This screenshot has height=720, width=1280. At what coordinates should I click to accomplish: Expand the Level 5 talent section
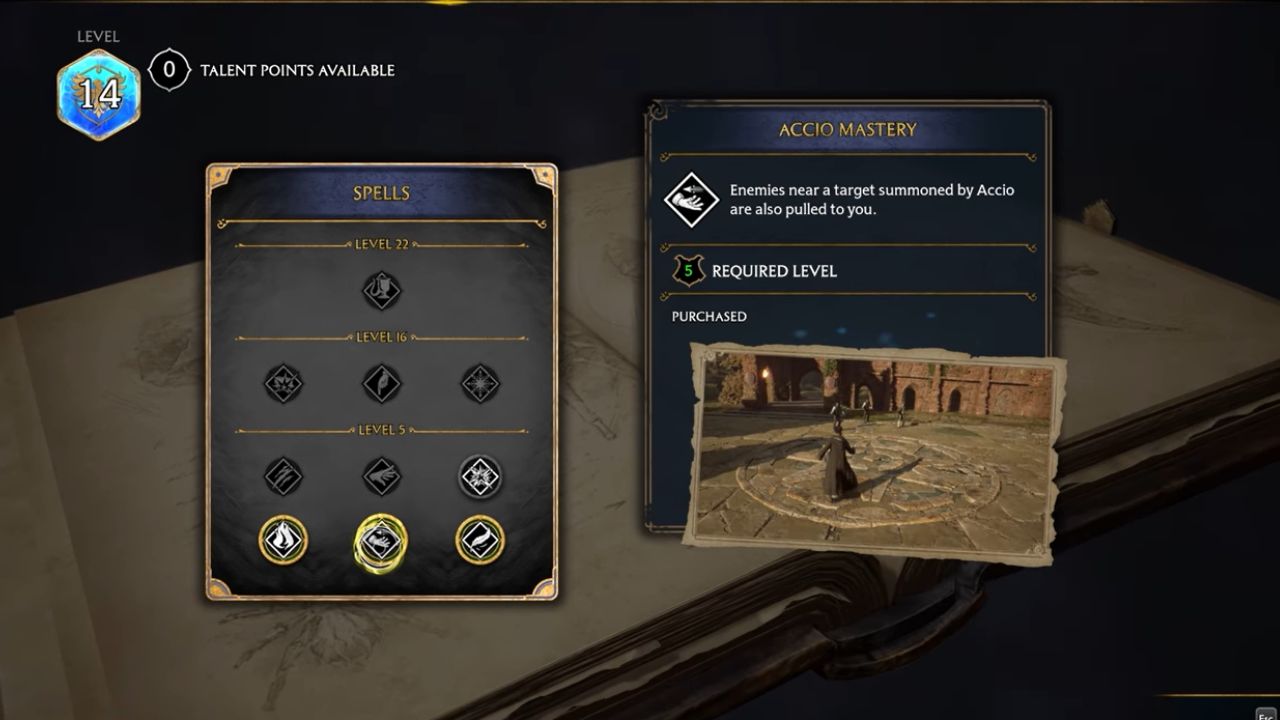tap(382, 428)
